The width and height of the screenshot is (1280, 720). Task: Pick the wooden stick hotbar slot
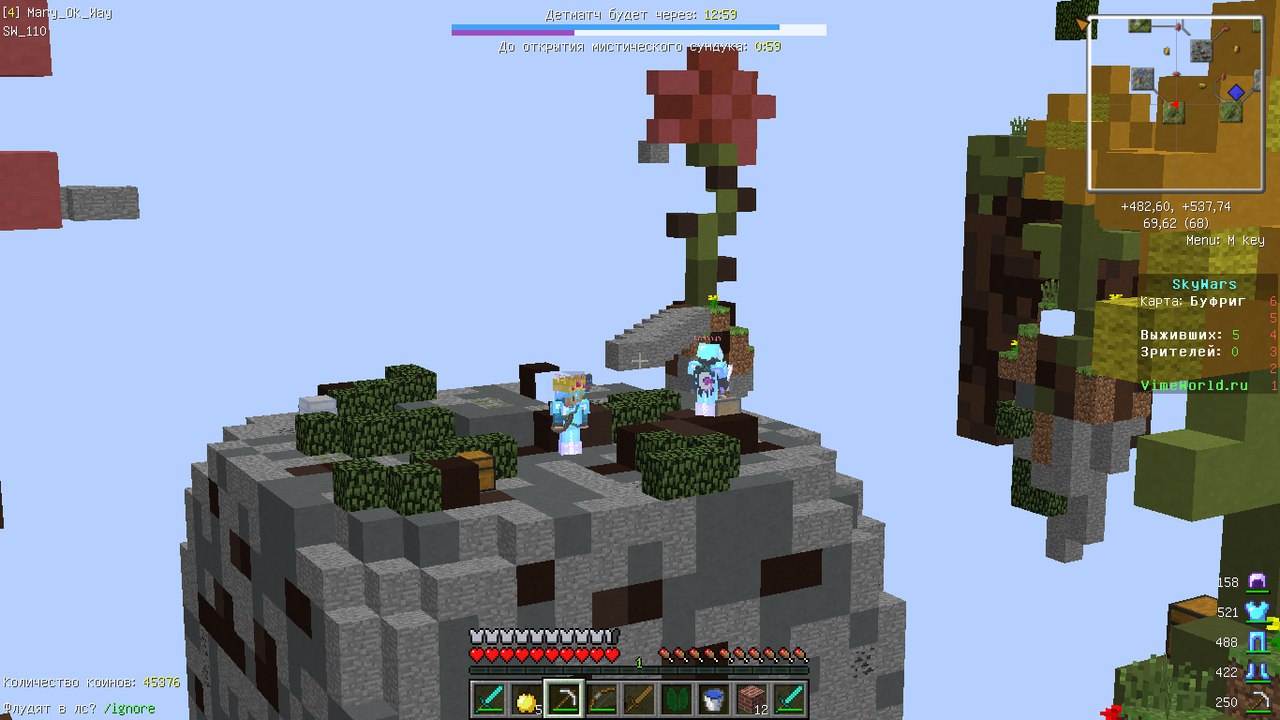coord(640,698)
